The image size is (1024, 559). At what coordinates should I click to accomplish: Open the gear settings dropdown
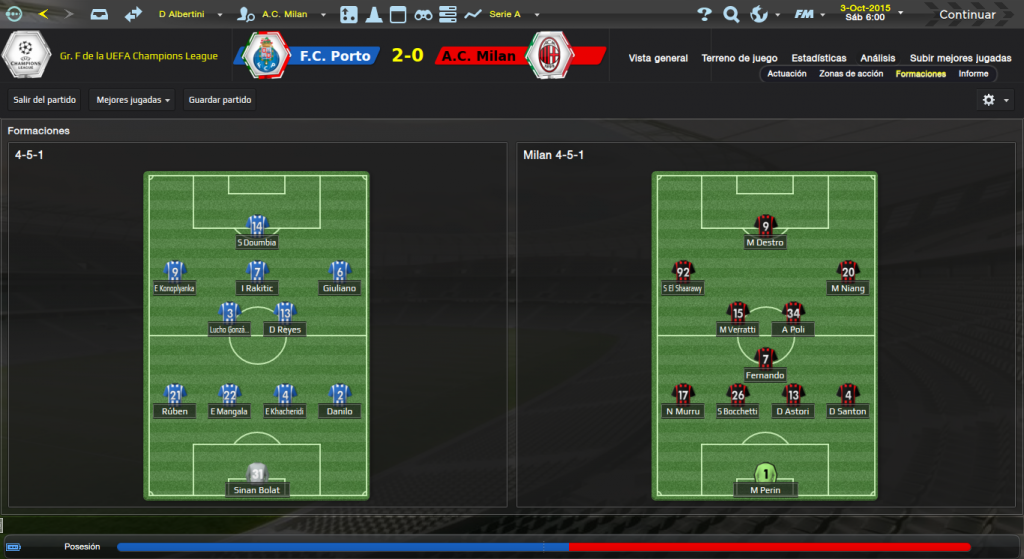[995, 100]
